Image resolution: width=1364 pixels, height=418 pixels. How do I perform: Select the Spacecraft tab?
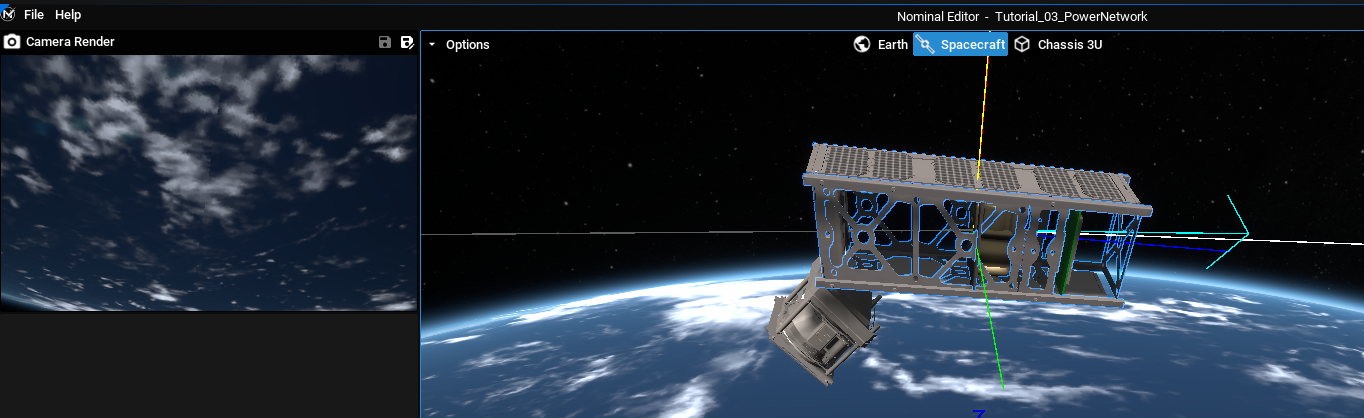pyautogui.click(x=960, y=45)
